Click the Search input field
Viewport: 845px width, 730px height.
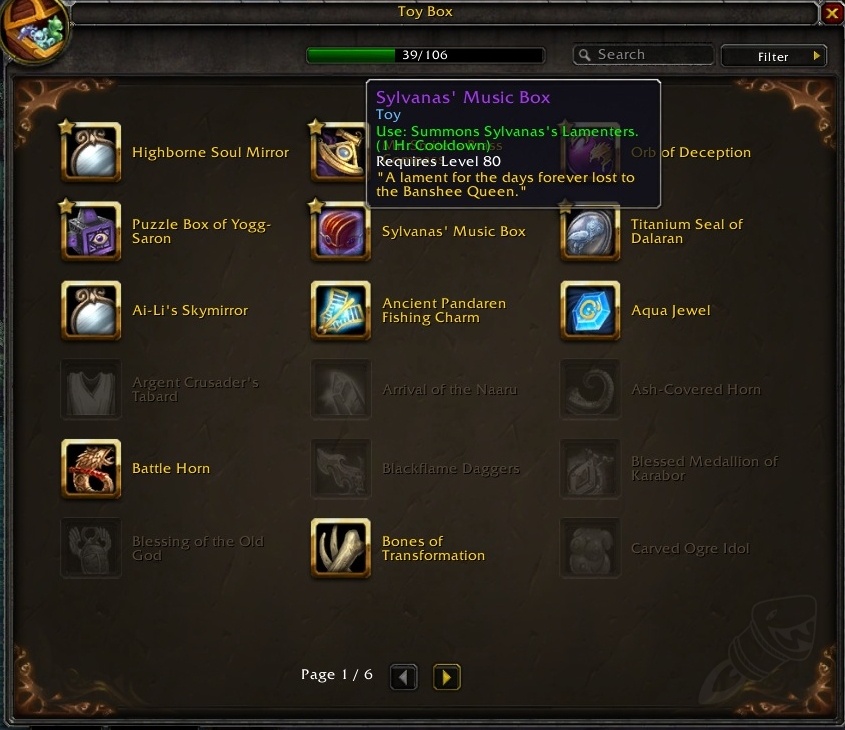coord(650,55)
